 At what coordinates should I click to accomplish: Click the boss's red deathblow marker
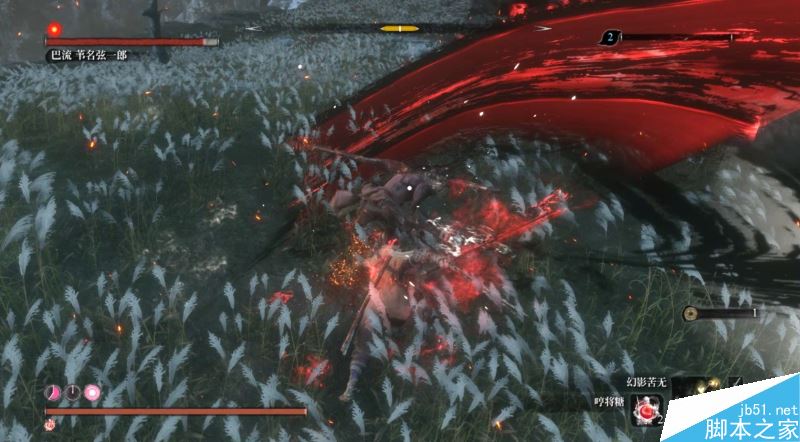[x=54, y=29]
